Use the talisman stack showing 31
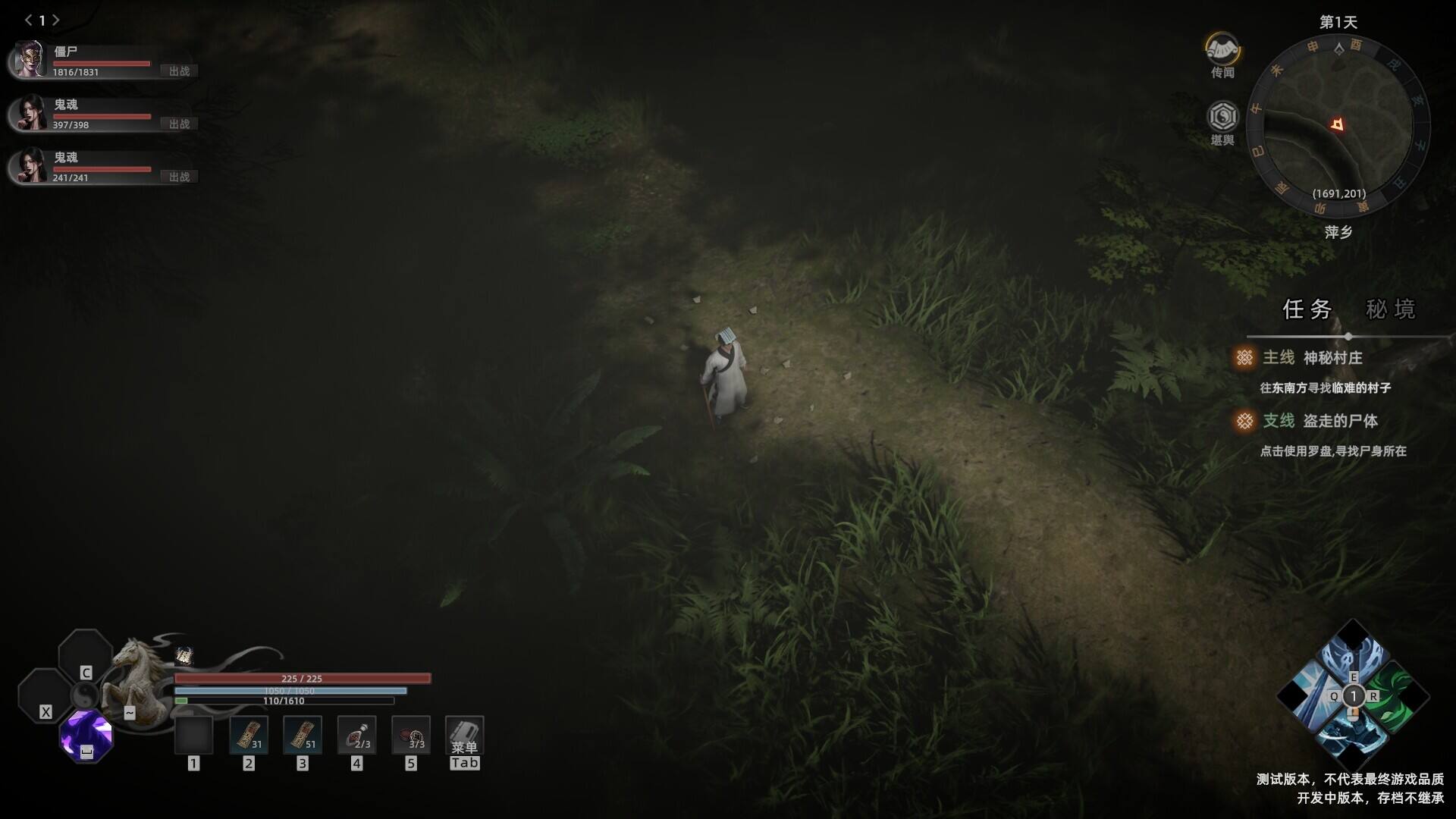This screenshot has width=1456, height=819. point(249,735)
